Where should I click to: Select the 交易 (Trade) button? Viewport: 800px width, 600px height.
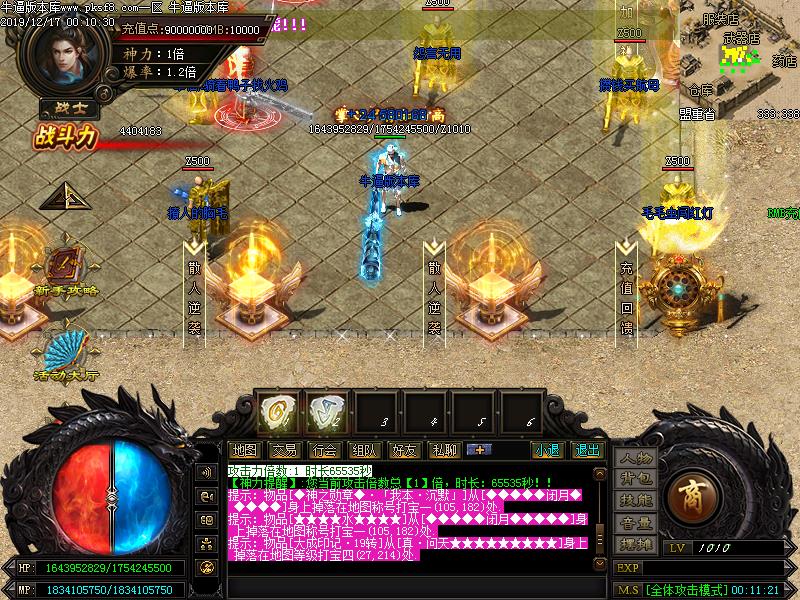click(284, 450)
